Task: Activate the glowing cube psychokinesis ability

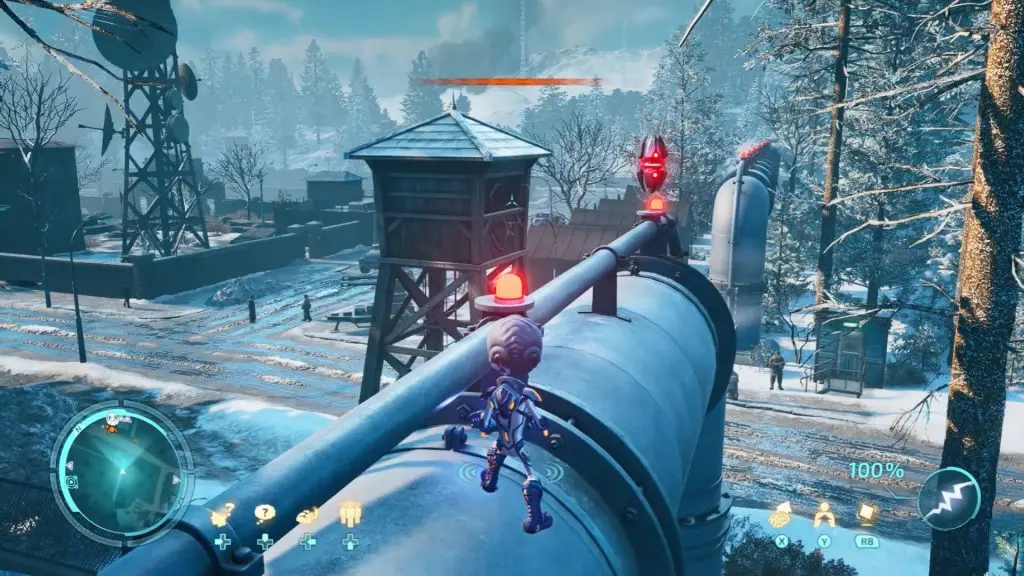Action: (x=867, y=514)
